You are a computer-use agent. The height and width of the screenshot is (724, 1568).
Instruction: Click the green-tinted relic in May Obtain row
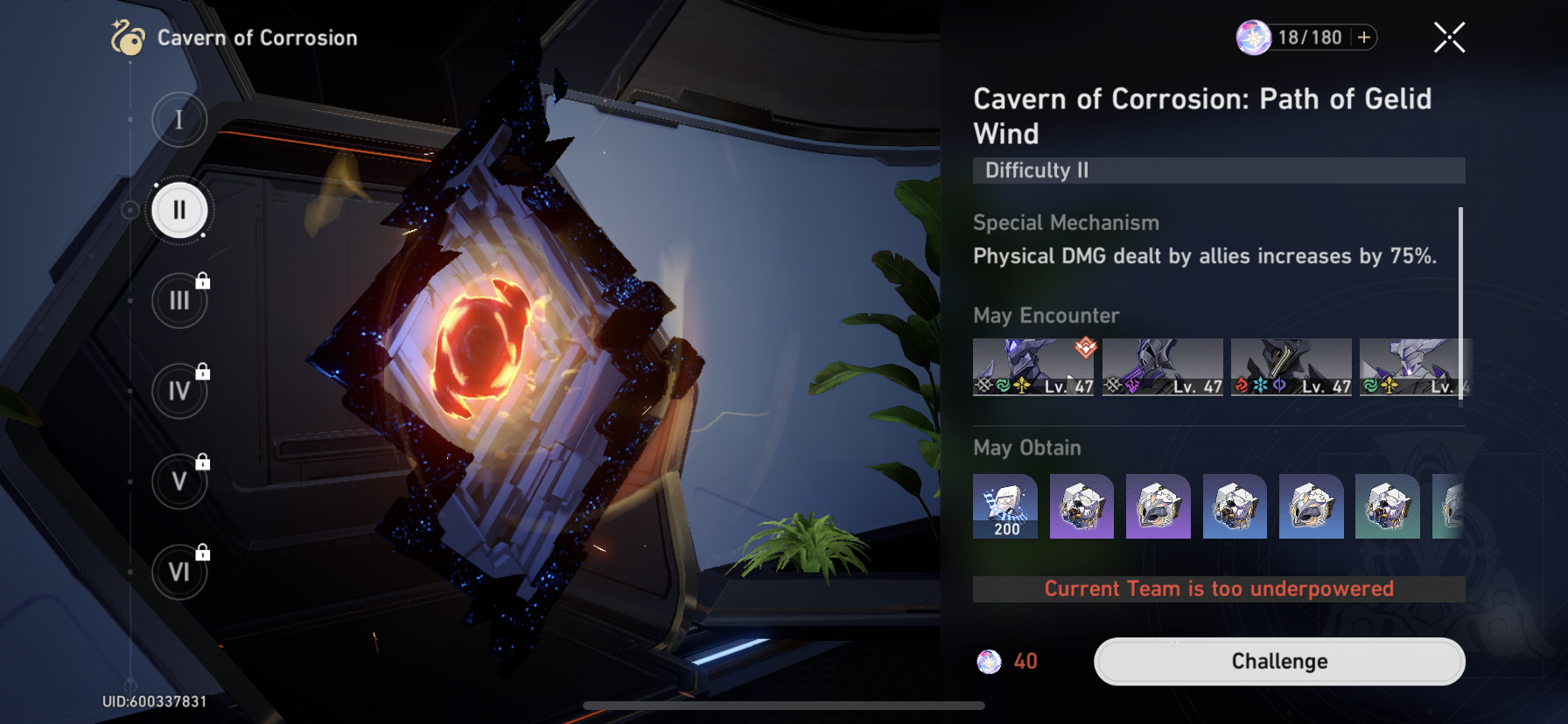pyautogui.click(x=1388, y=507)
